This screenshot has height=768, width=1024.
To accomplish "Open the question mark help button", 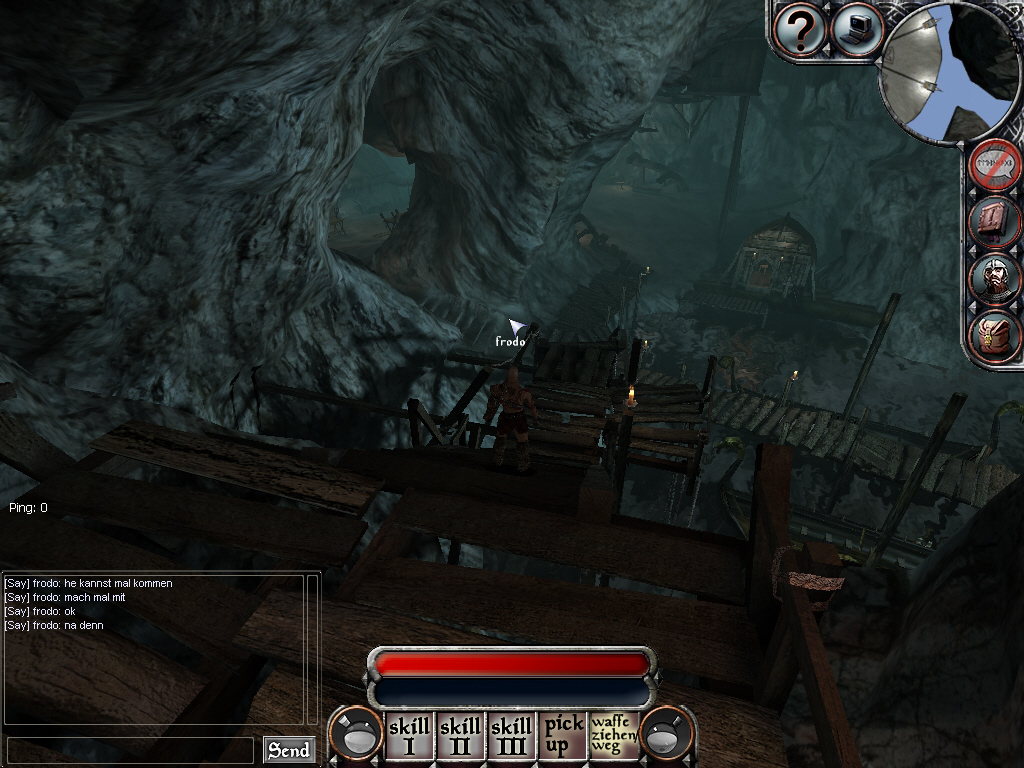I will [x=800, y=30].
